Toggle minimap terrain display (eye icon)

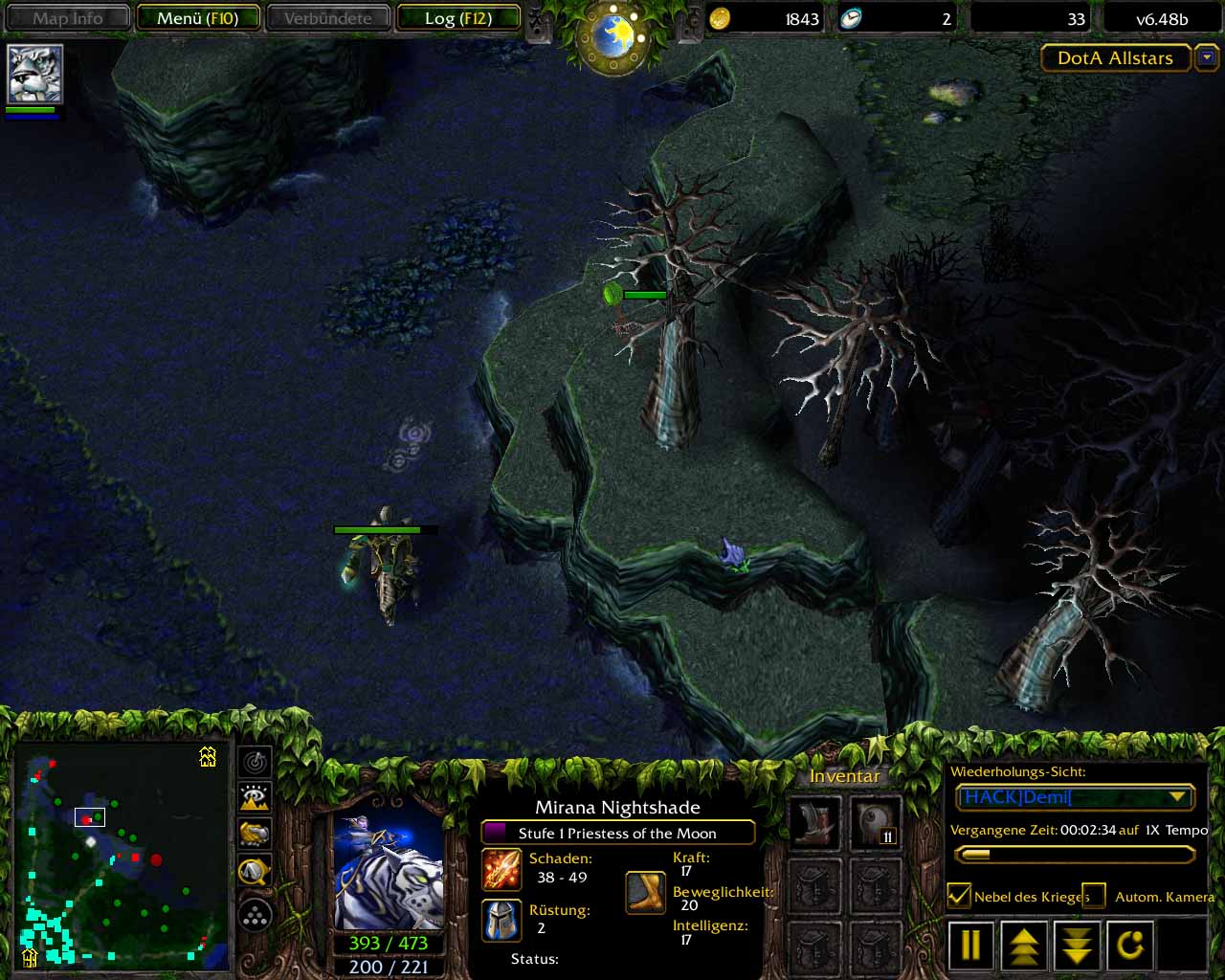255,797
